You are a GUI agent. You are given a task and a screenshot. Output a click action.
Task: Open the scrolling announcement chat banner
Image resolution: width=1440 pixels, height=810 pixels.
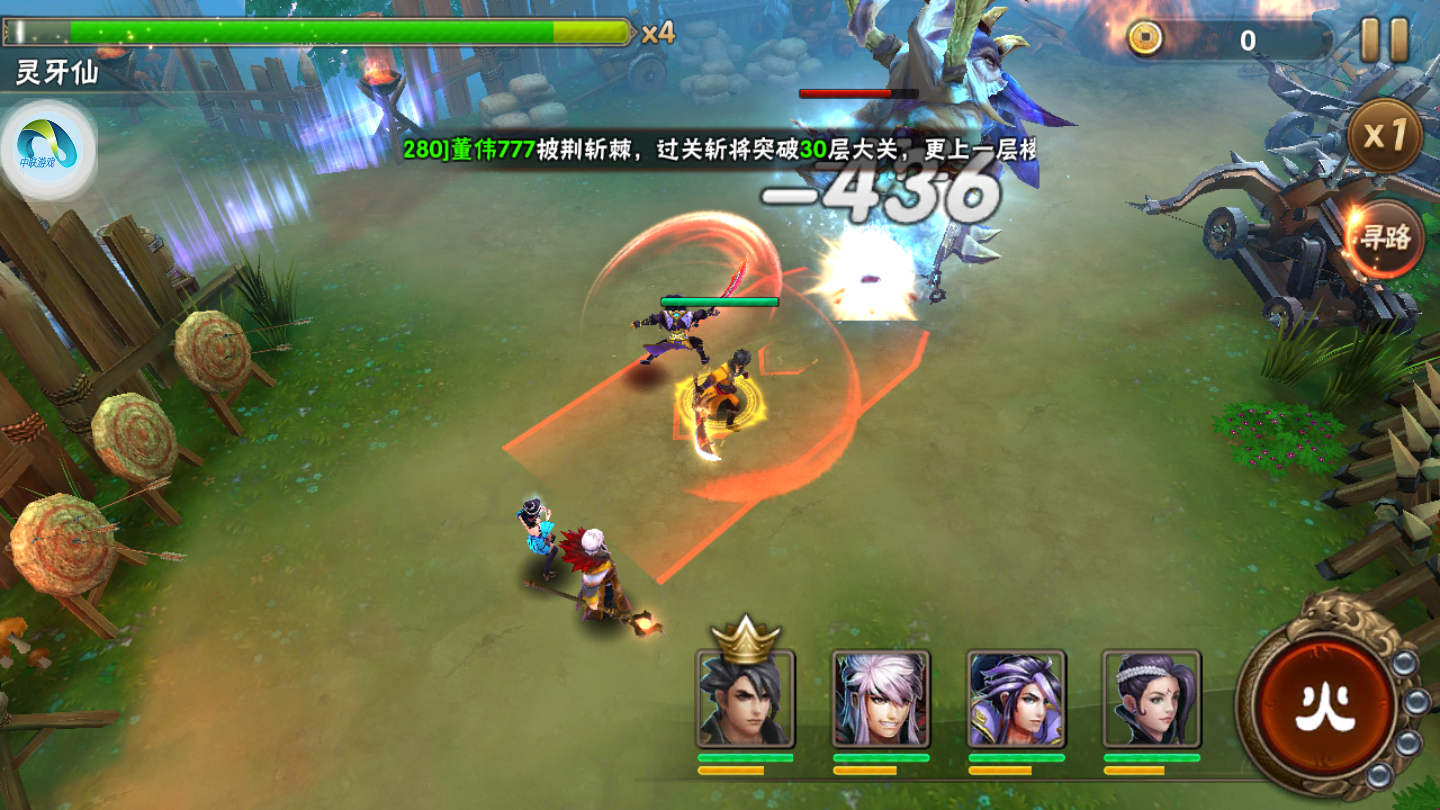coord(718,149)
